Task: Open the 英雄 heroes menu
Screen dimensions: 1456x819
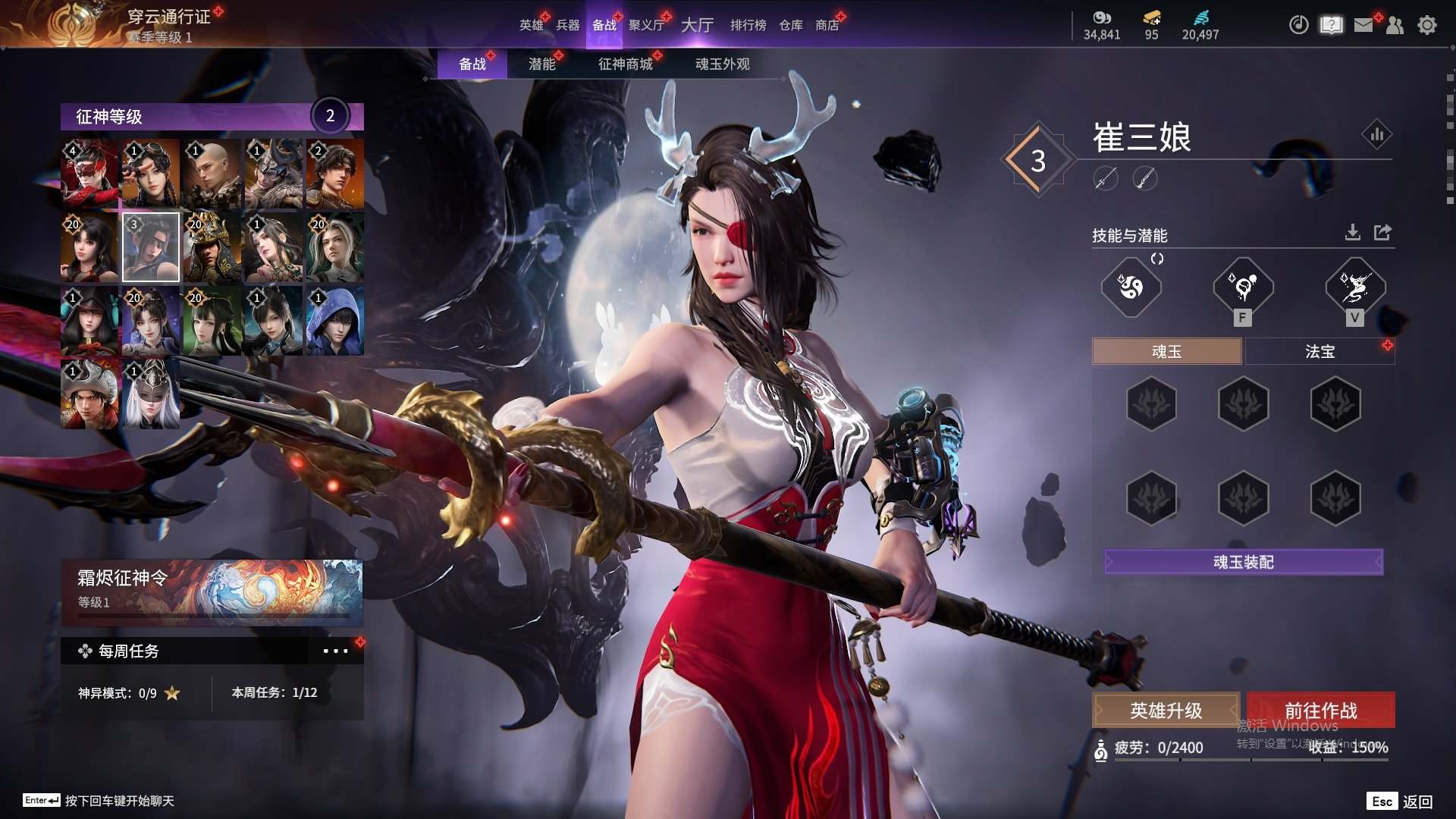Action: [531, 25]
